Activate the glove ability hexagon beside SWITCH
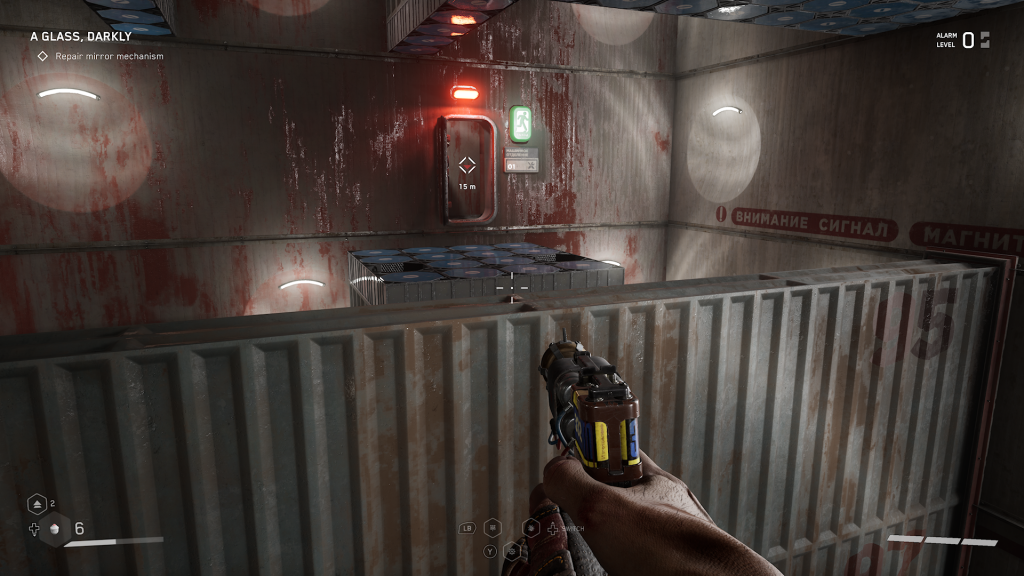The height and width of the screenshot is (576, 1024). click(531, 528)
